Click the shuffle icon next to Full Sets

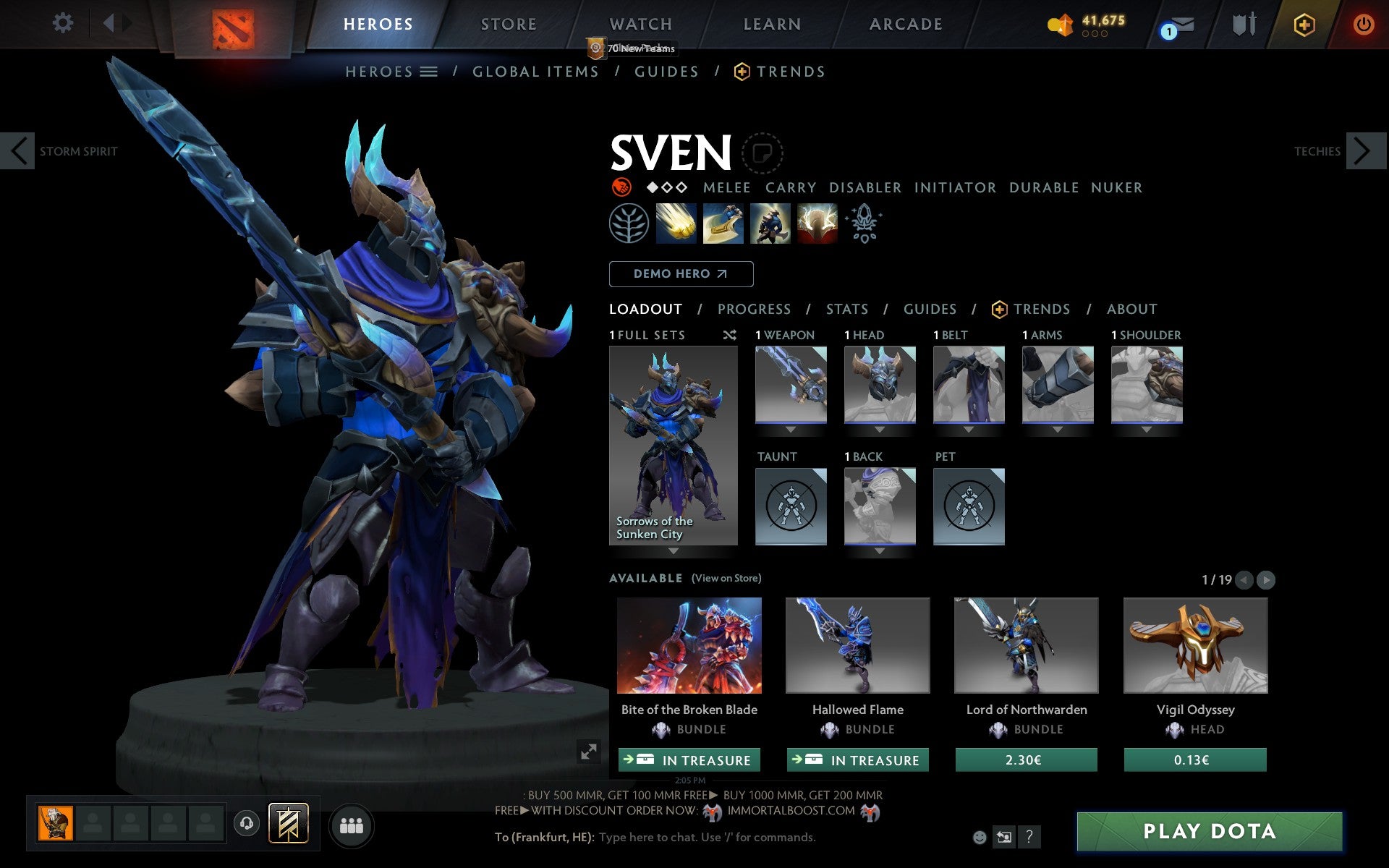(x=729, y=335)
